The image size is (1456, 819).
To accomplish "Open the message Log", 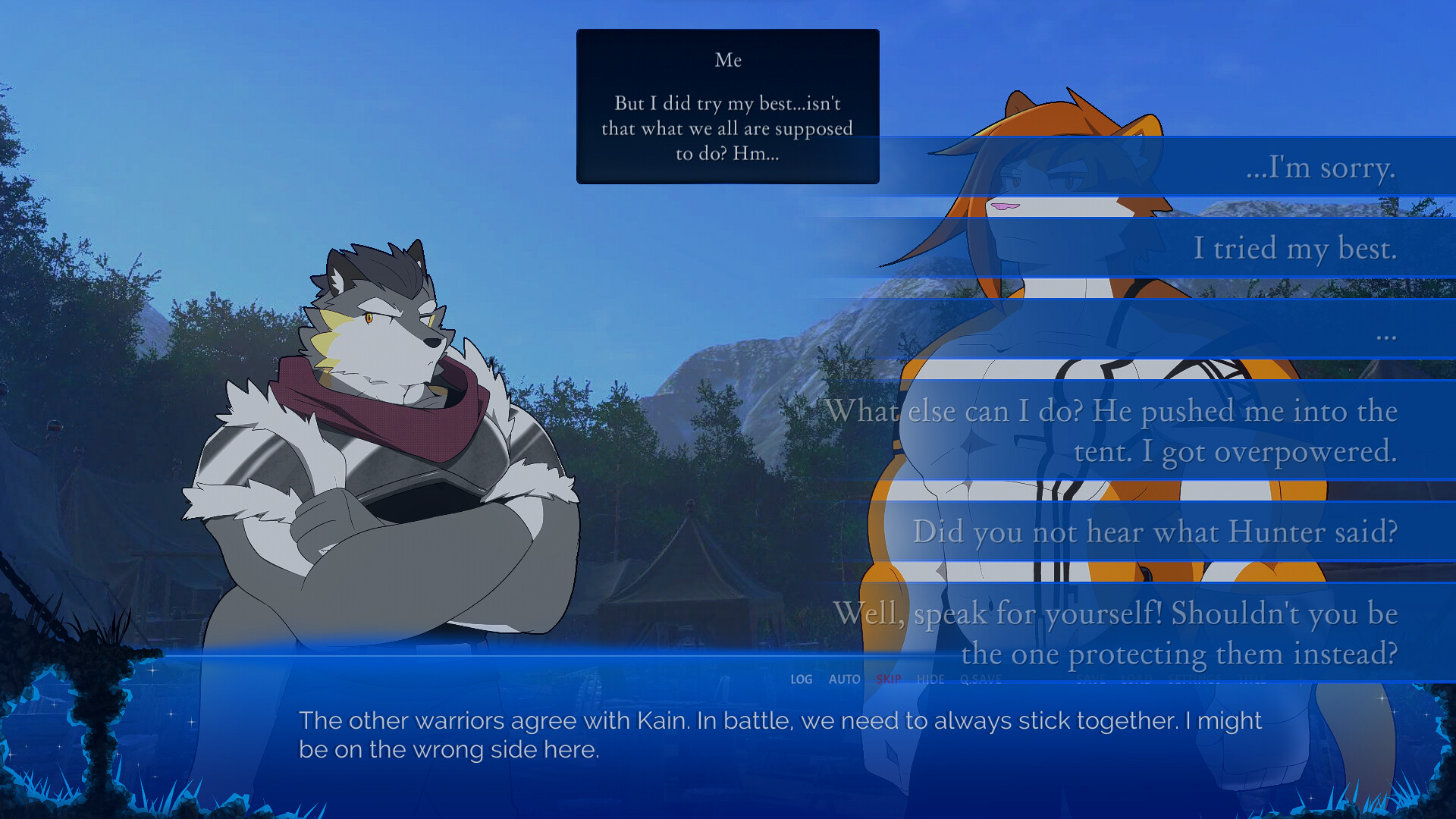I will coord(801,679).
